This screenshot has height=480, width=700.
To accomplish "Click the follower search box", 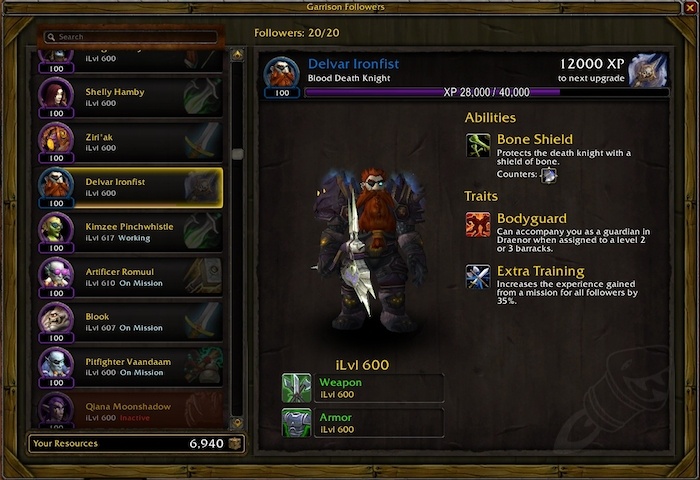I will (x=135, y=37).
